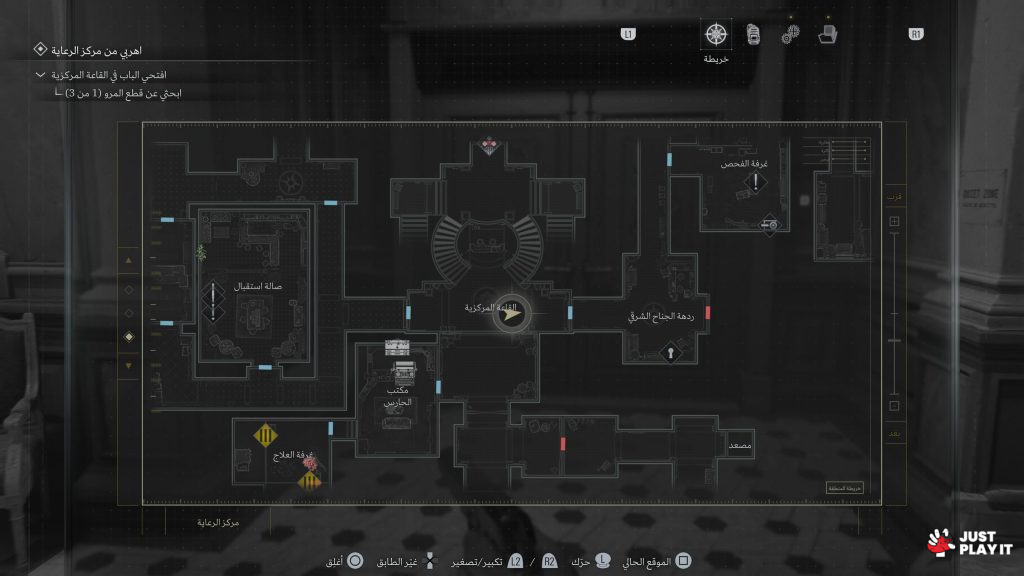Image resolution: width=1024 pixels, height=576 pixels.
Task: Go down a floor with the down arrow
Action: point(127,365)
